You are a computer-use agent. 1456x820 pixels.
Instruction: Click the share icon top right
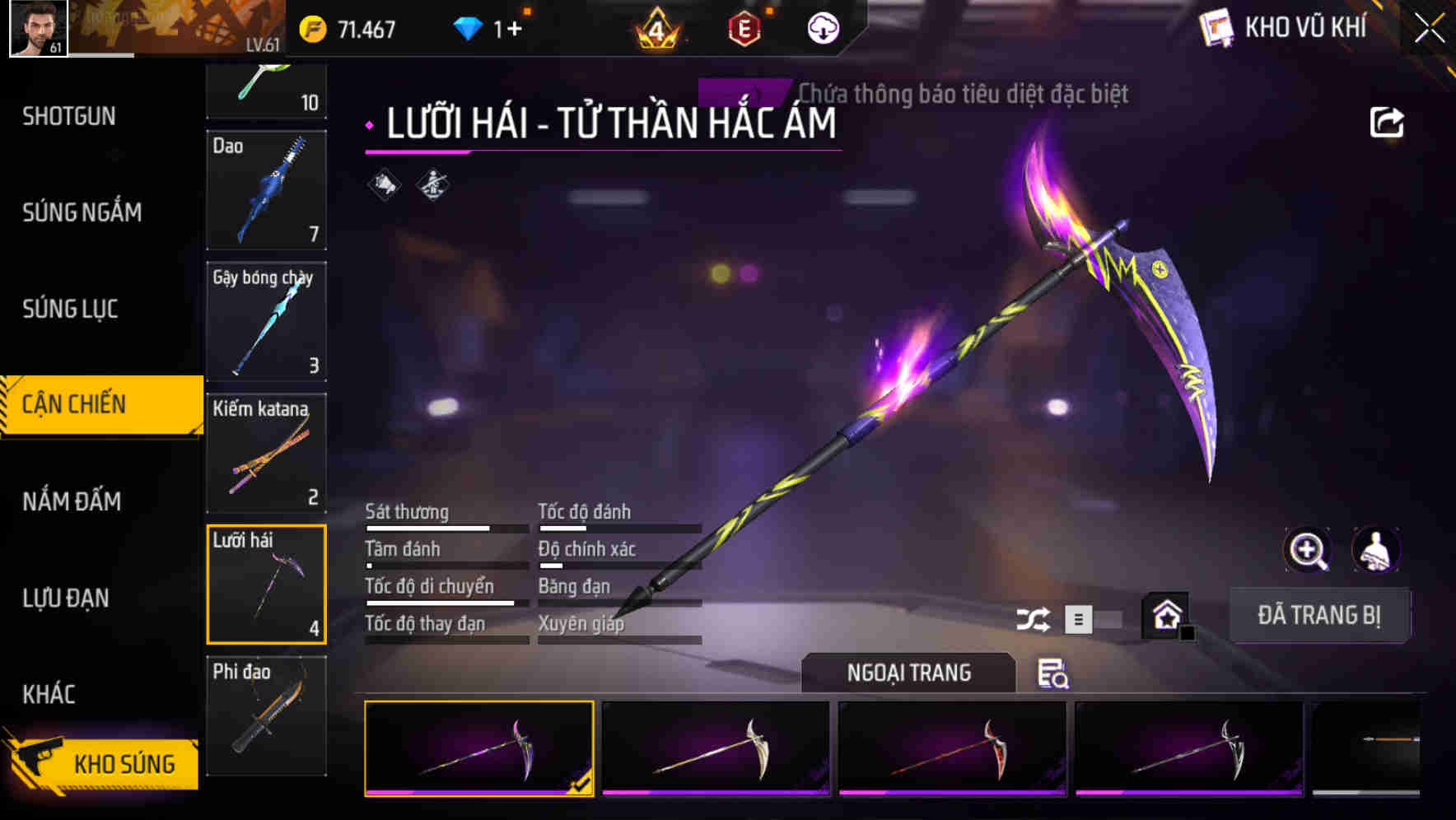pos(1388,122)
